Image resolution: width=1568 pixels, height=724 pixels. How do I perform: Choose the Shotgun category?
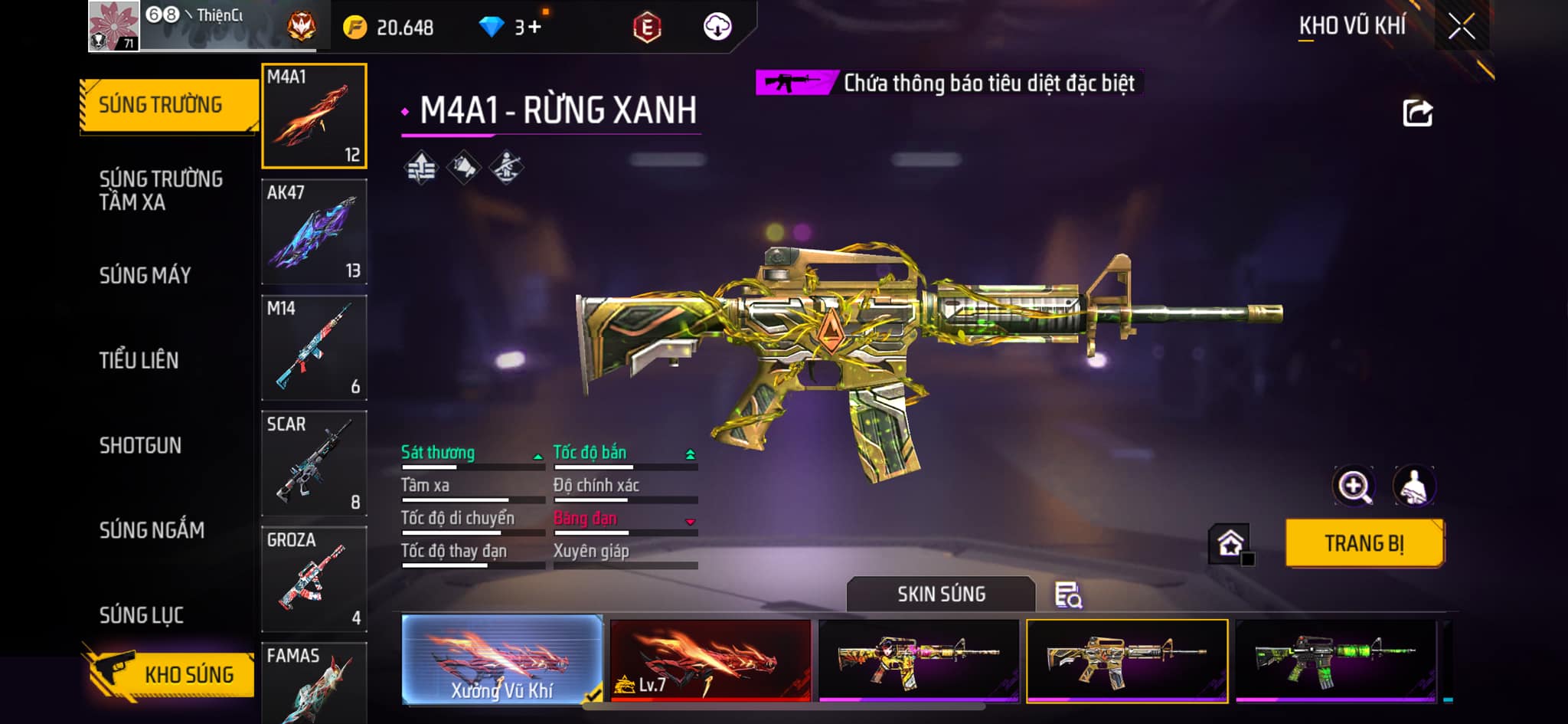140,445
